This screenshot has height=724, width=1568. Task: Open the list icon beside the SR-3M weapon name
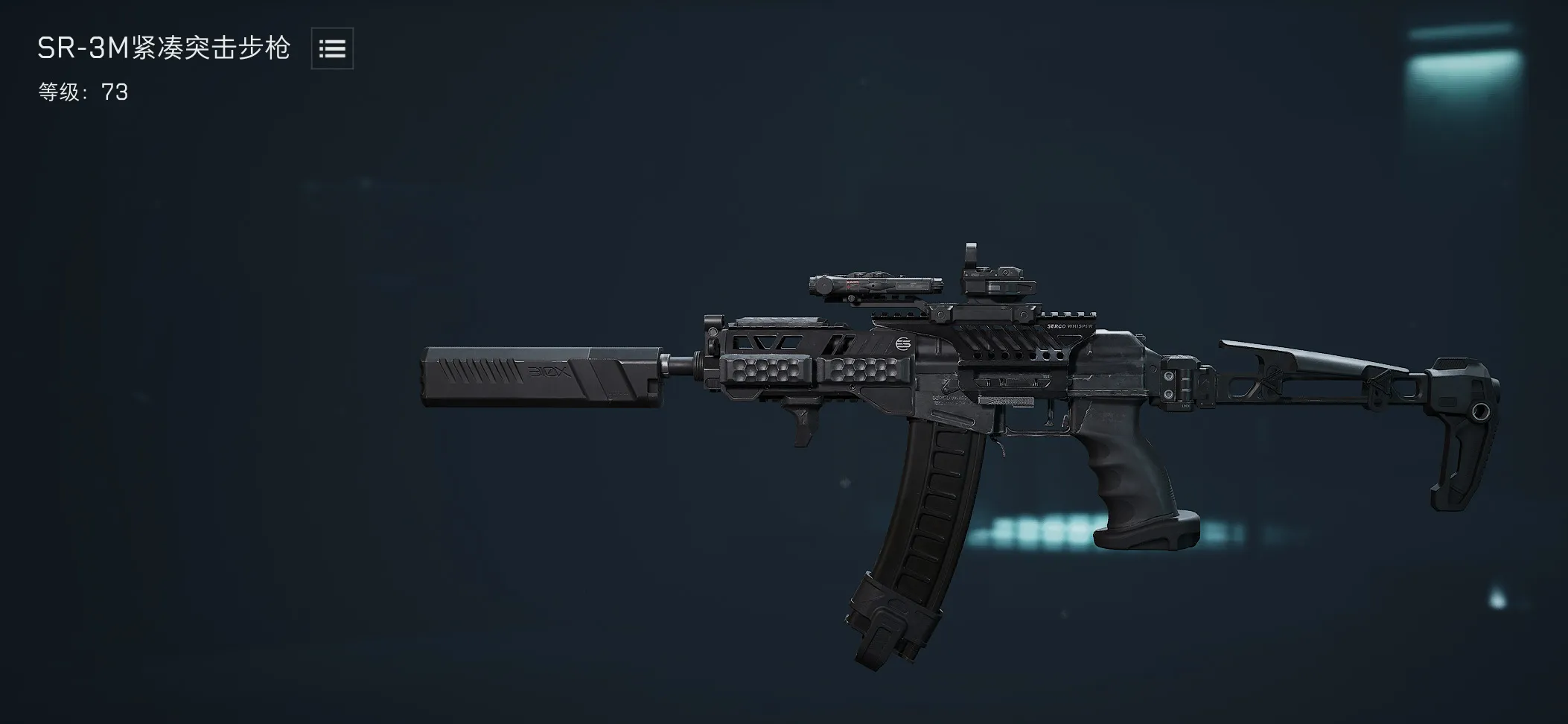[332, 49]
